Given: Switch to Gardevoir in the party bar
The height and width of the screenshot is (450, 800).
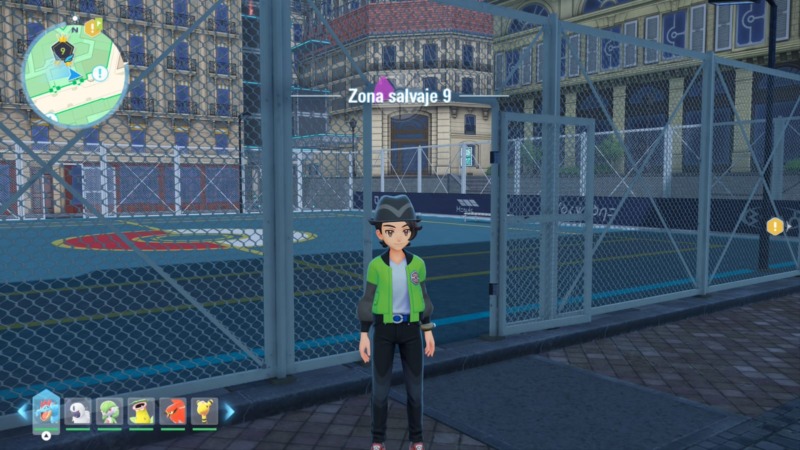Looking at the screenshot, I should point(109,411).
